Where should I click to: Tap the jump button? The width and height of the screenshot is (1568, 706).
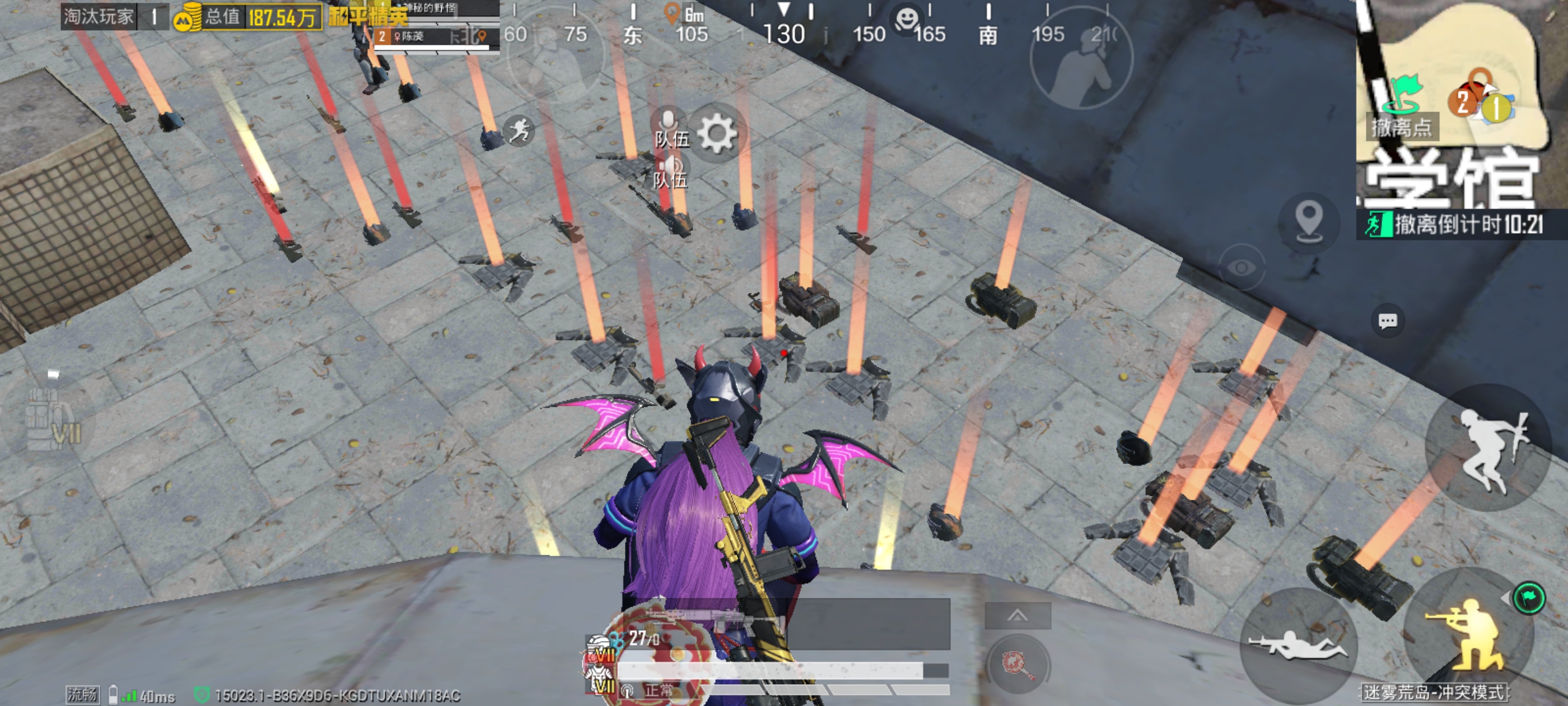tap(1488, 448)
